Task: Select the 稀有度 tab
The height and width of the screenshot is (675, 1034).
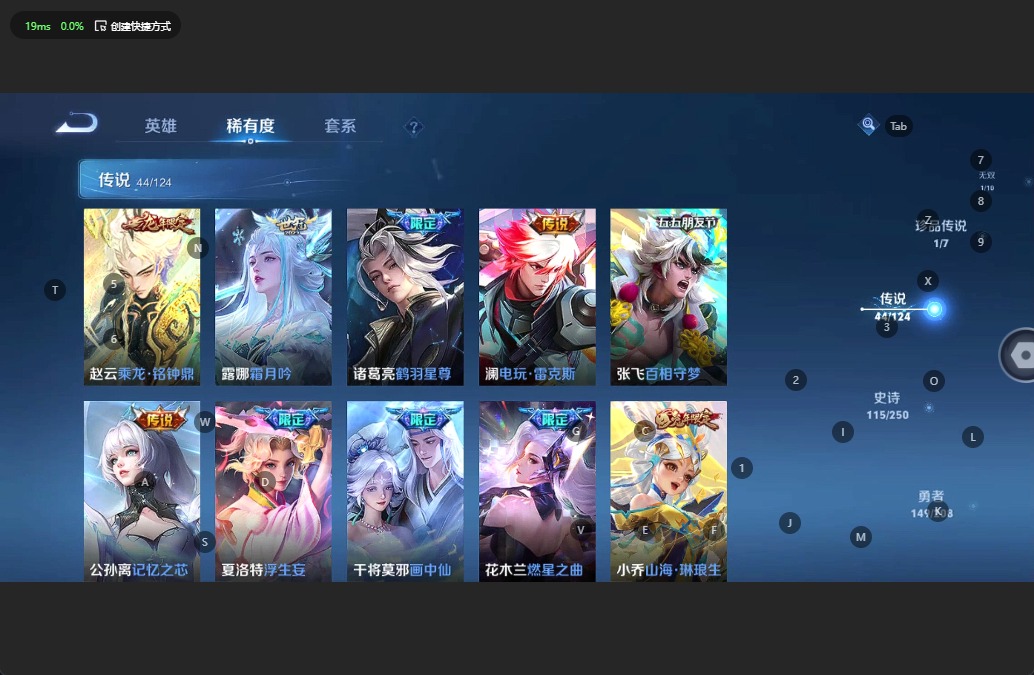Action: click(250, 126)
